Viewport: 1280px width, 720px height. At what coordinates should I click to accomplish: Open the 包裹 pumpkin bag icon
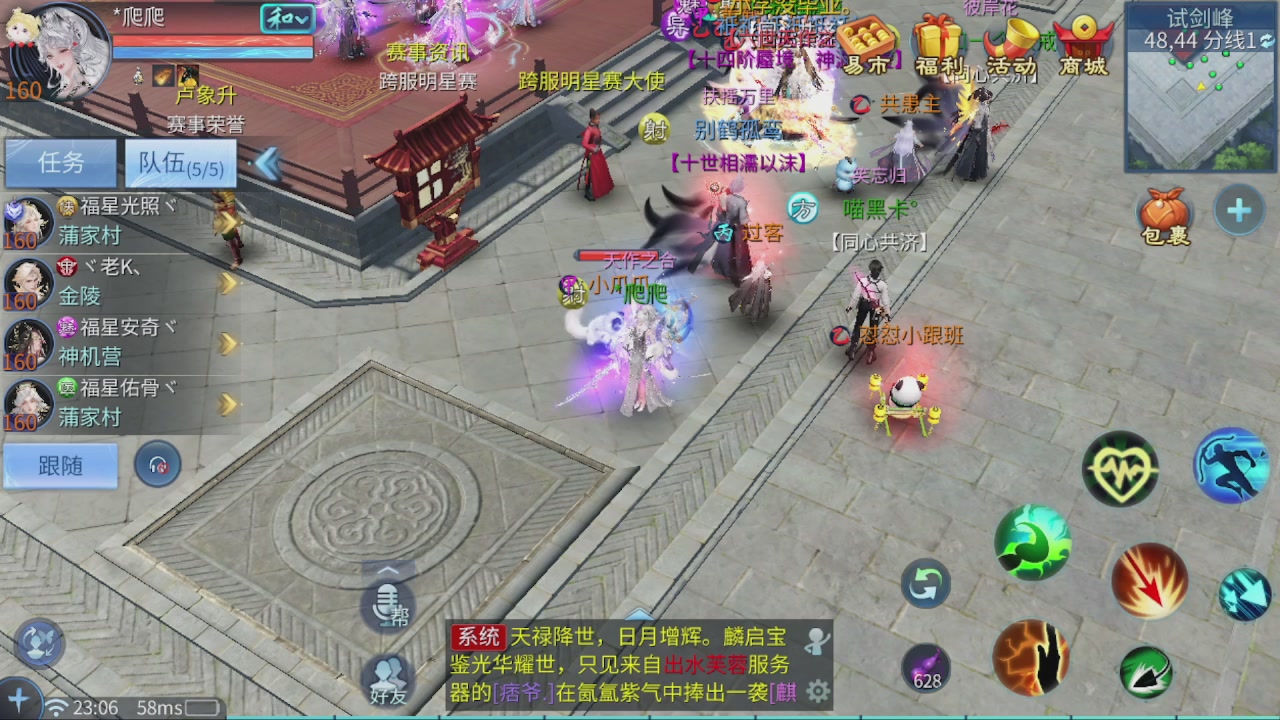pos(1166,213)
